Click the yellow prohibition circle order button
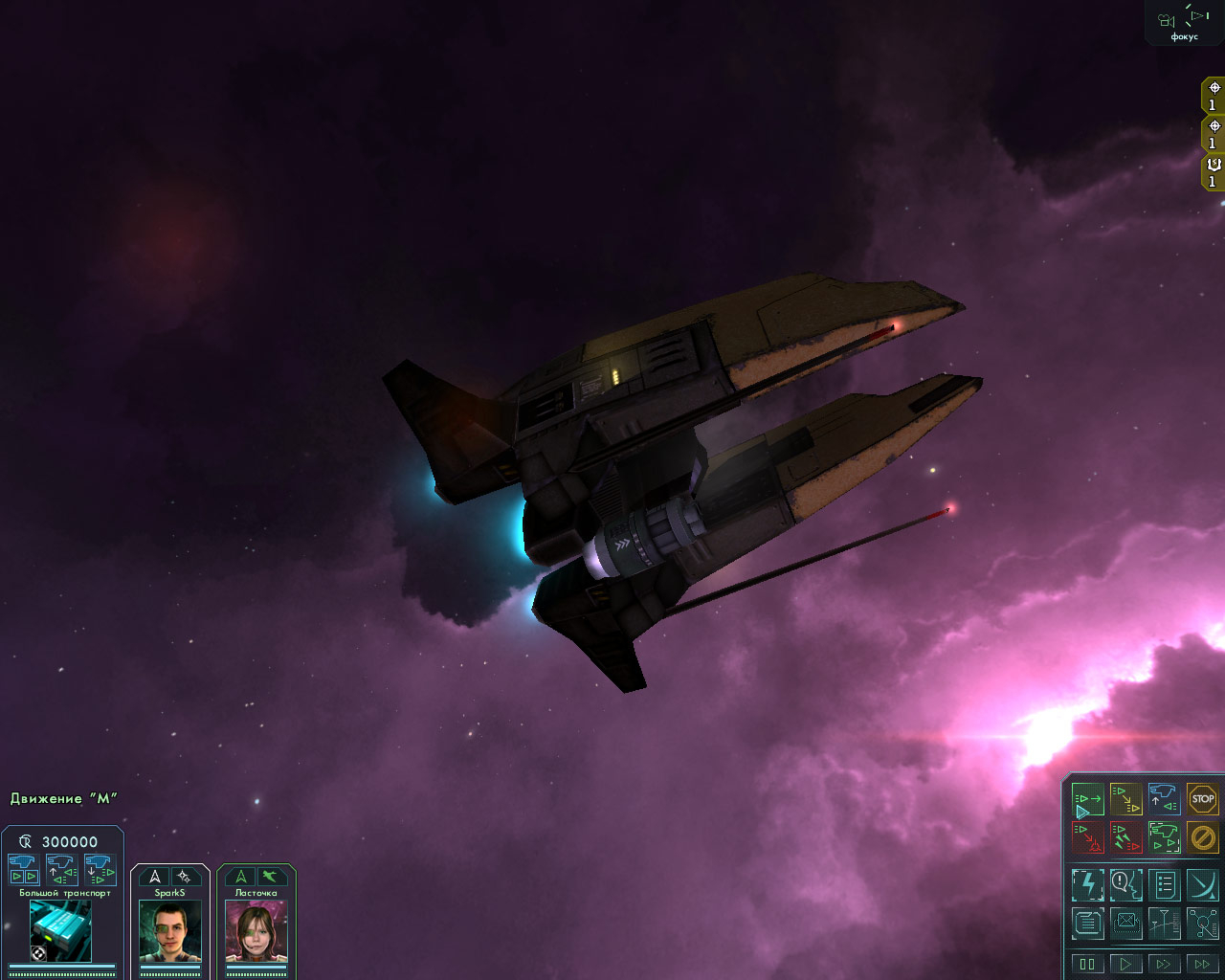This screenshot has height=980, width=1225. pos(1202,837)
